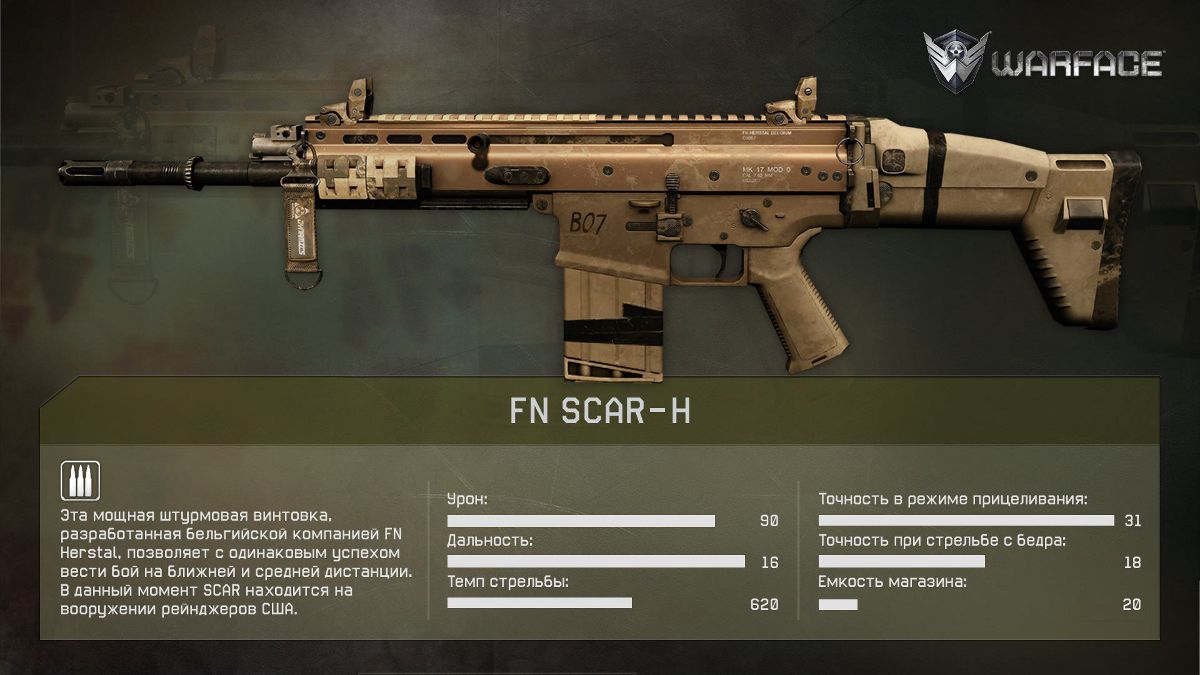Click the three-bullet ammo icon

tap(80, 481)
